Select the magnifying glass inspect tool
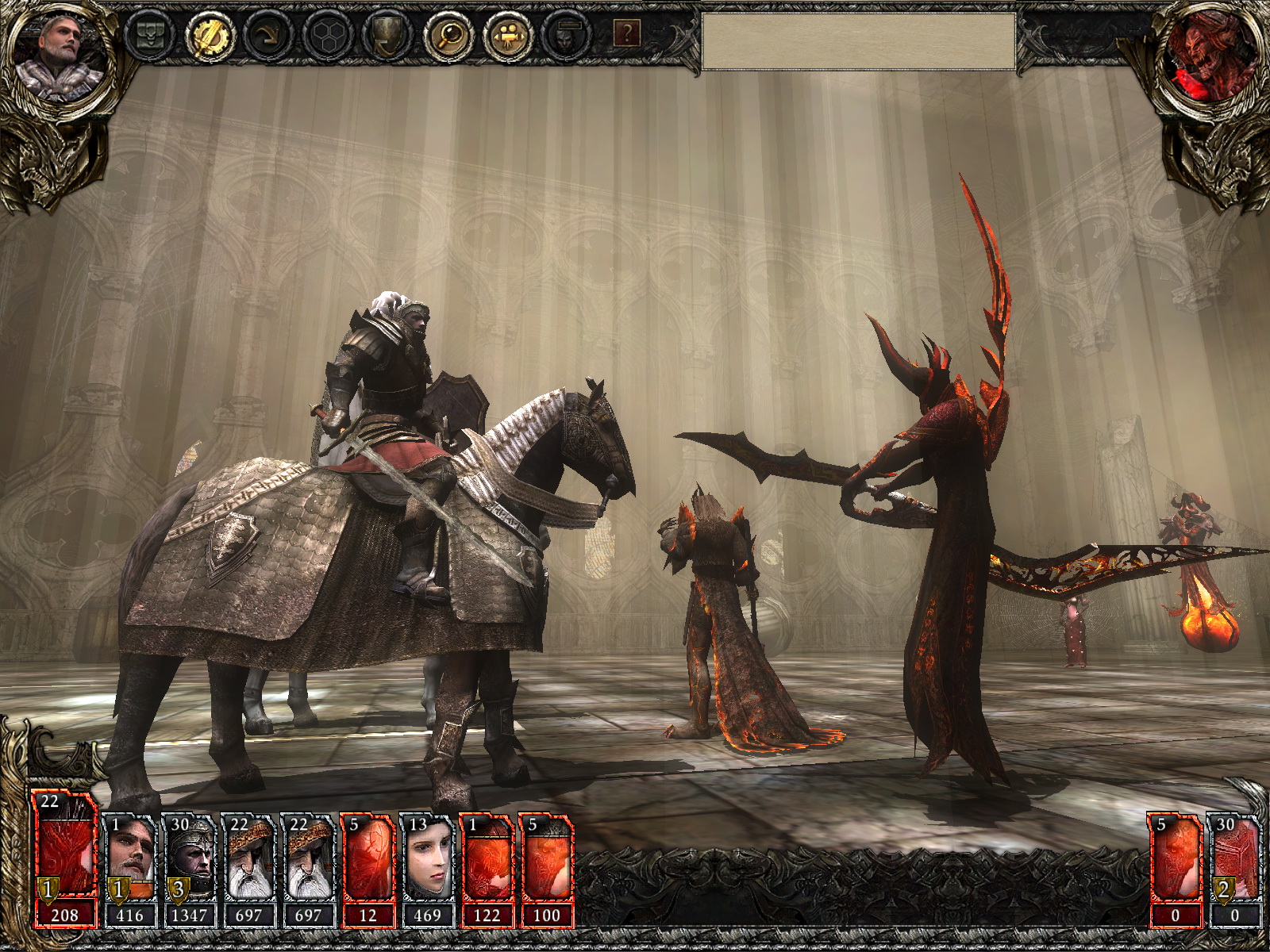 coord(448,35)
